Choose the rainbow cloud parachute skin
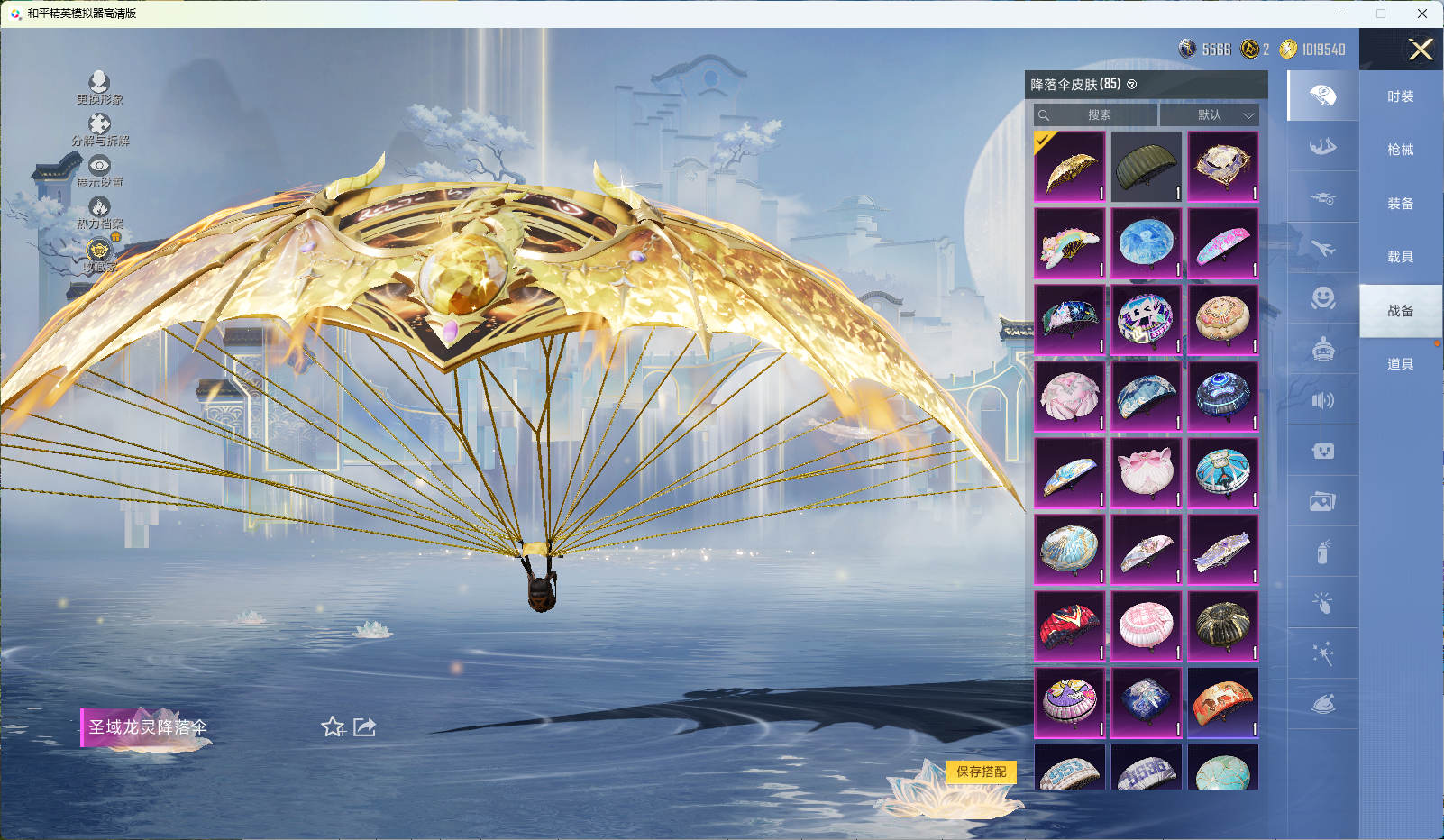Image resolution: width=1444 pixels, height=840 pixels. click(1070, 243)
